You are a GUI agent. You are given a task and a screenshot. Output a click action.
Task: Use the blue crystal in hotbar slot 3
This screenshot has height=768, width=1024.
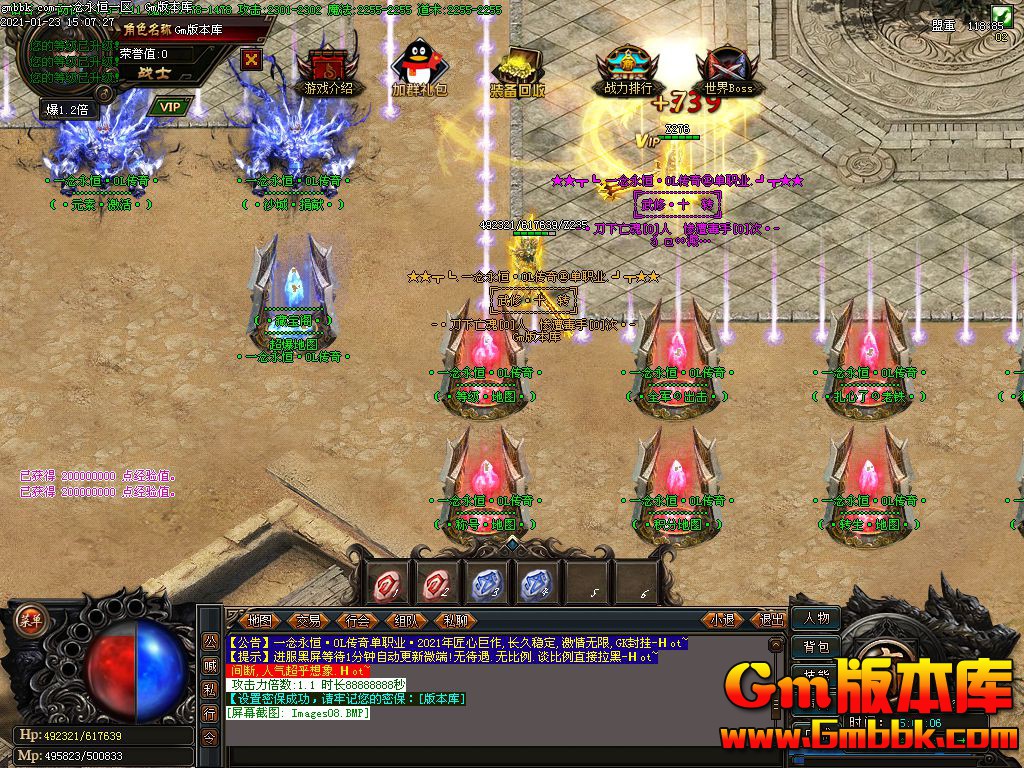coord(485,582)
